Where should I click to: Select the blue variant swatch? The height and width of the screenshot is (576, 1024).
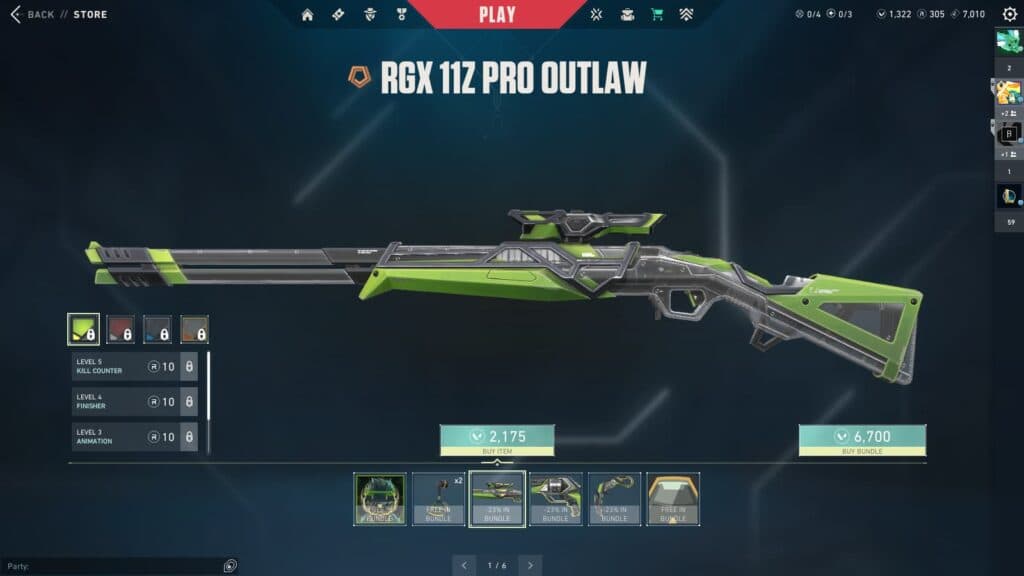point(157,329)
